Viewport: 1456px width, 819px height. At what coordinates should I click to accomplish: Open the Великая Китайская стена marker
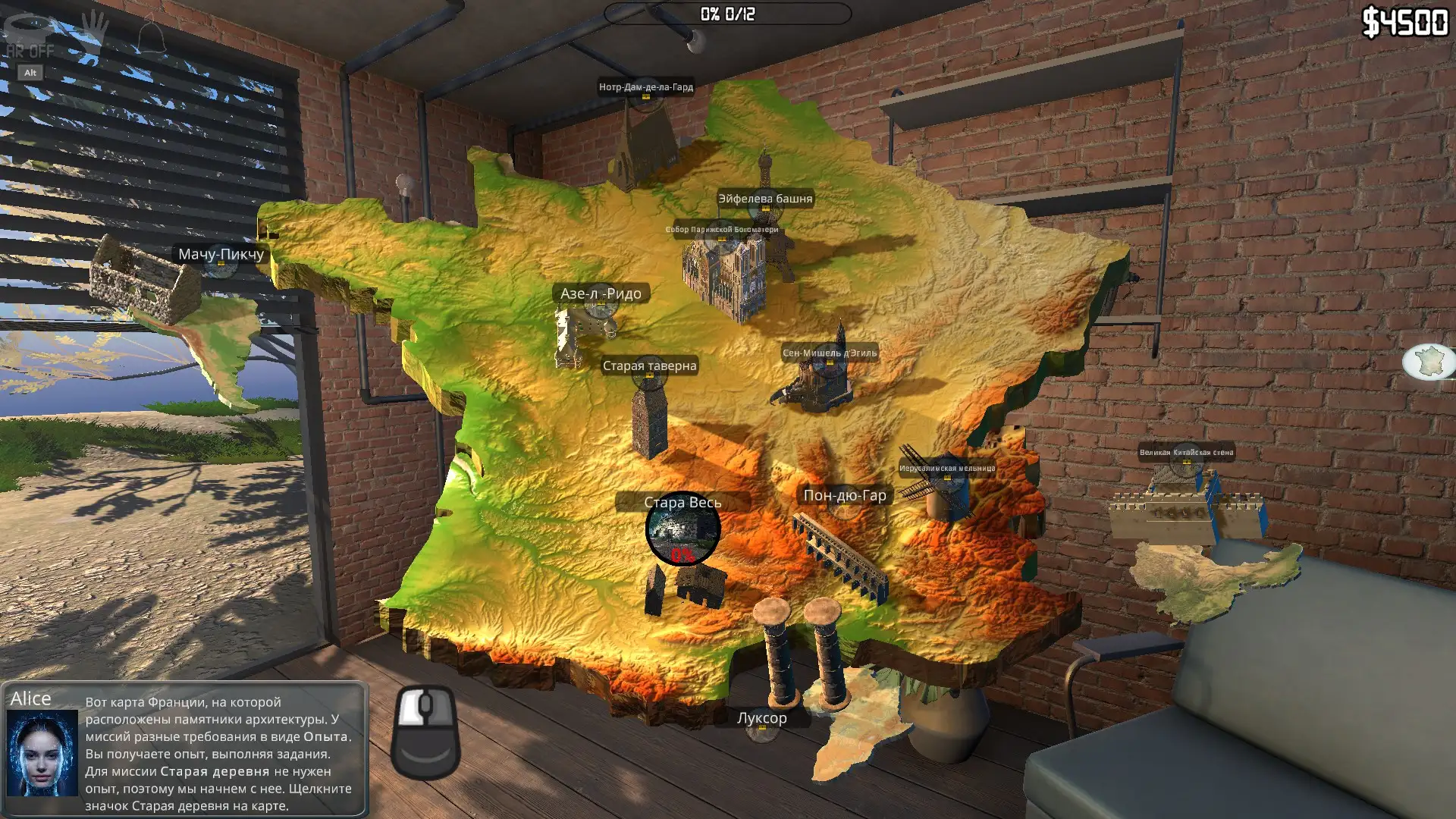(1186, 453)
